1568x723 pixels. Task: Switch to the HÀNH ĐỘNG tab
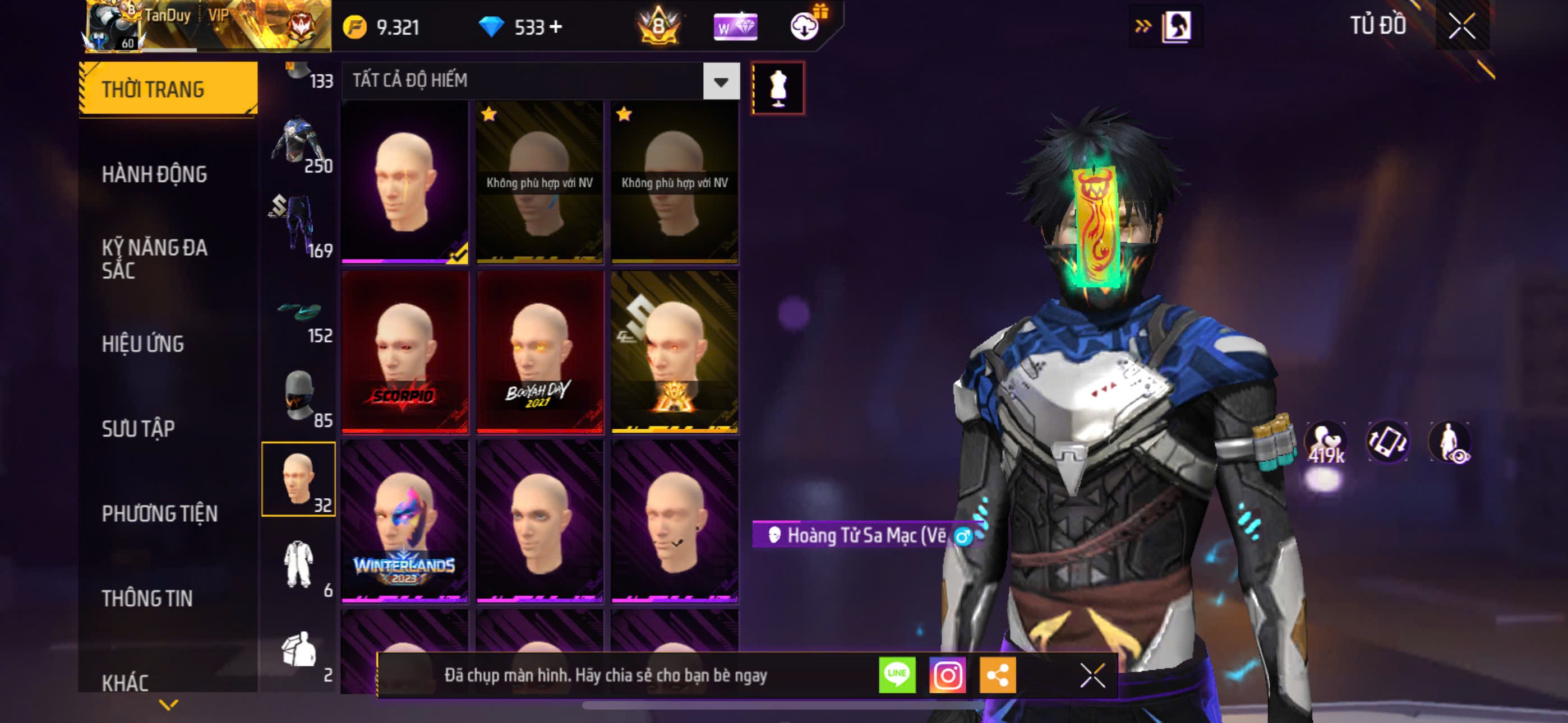[154, 175]
